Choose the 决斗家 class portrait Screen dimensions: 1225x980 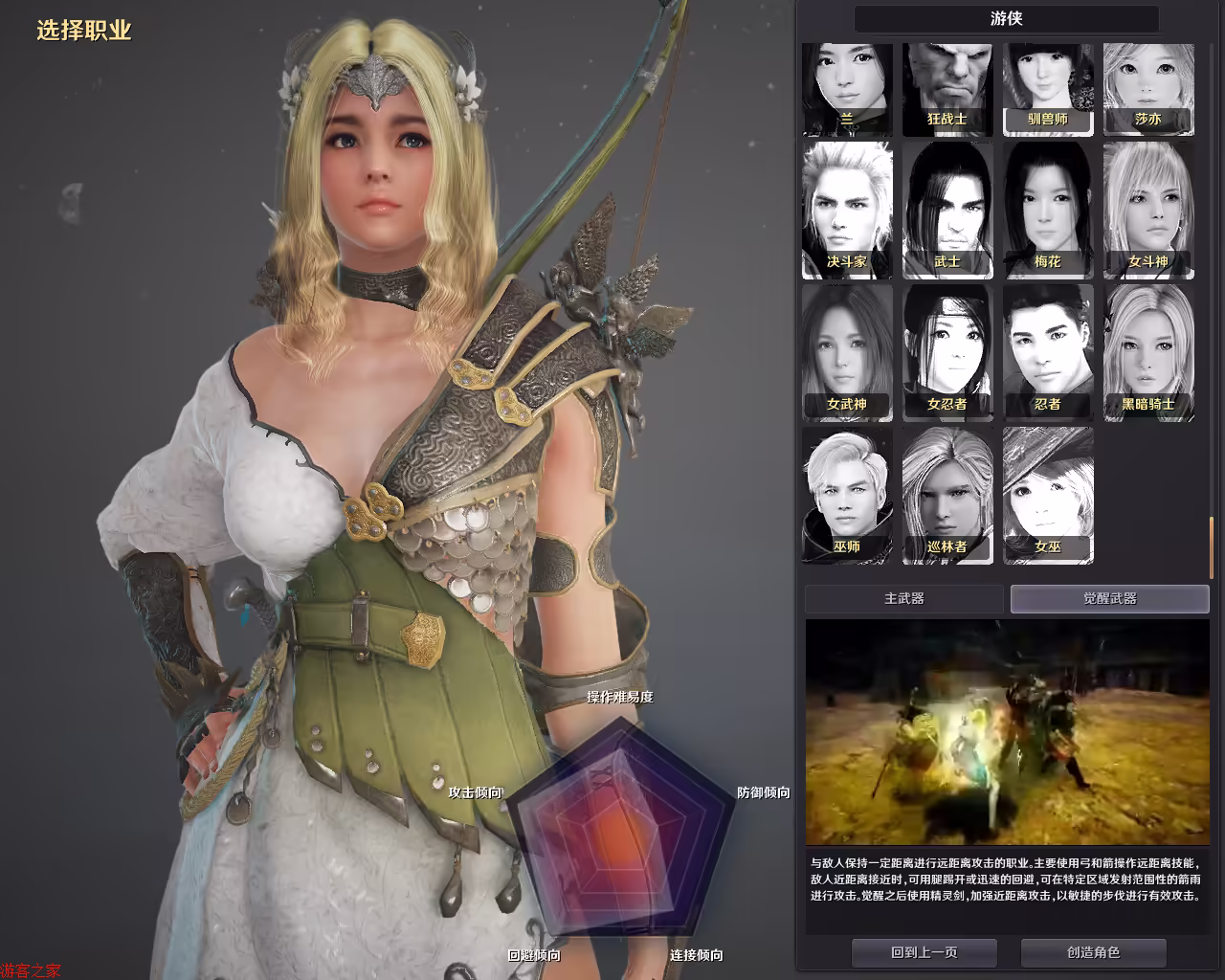(847, 210)
